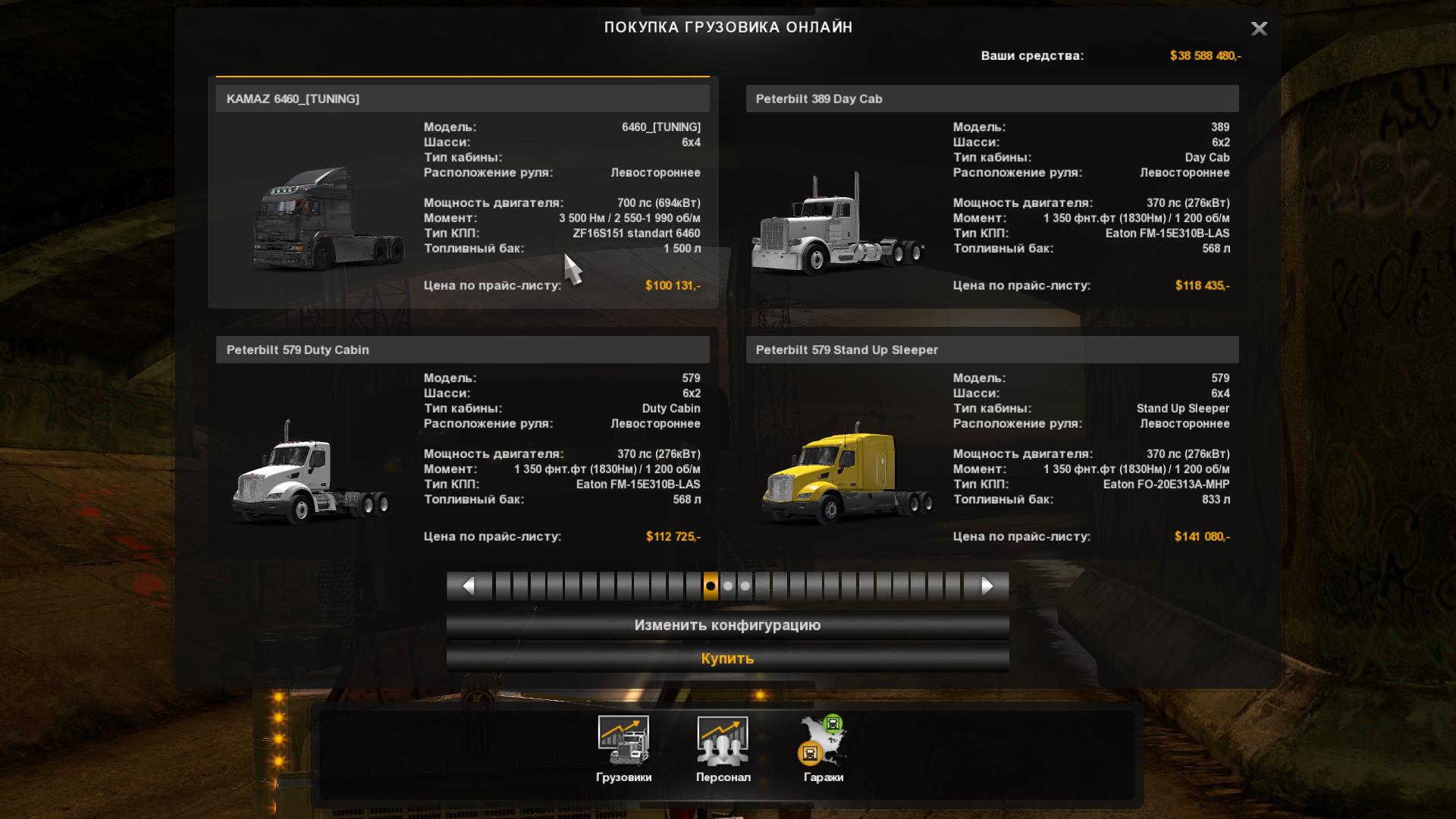Viewport: 1456px width, 819px height.
Task: Buy the selected truck with Купить
Action: pos(727,659)
